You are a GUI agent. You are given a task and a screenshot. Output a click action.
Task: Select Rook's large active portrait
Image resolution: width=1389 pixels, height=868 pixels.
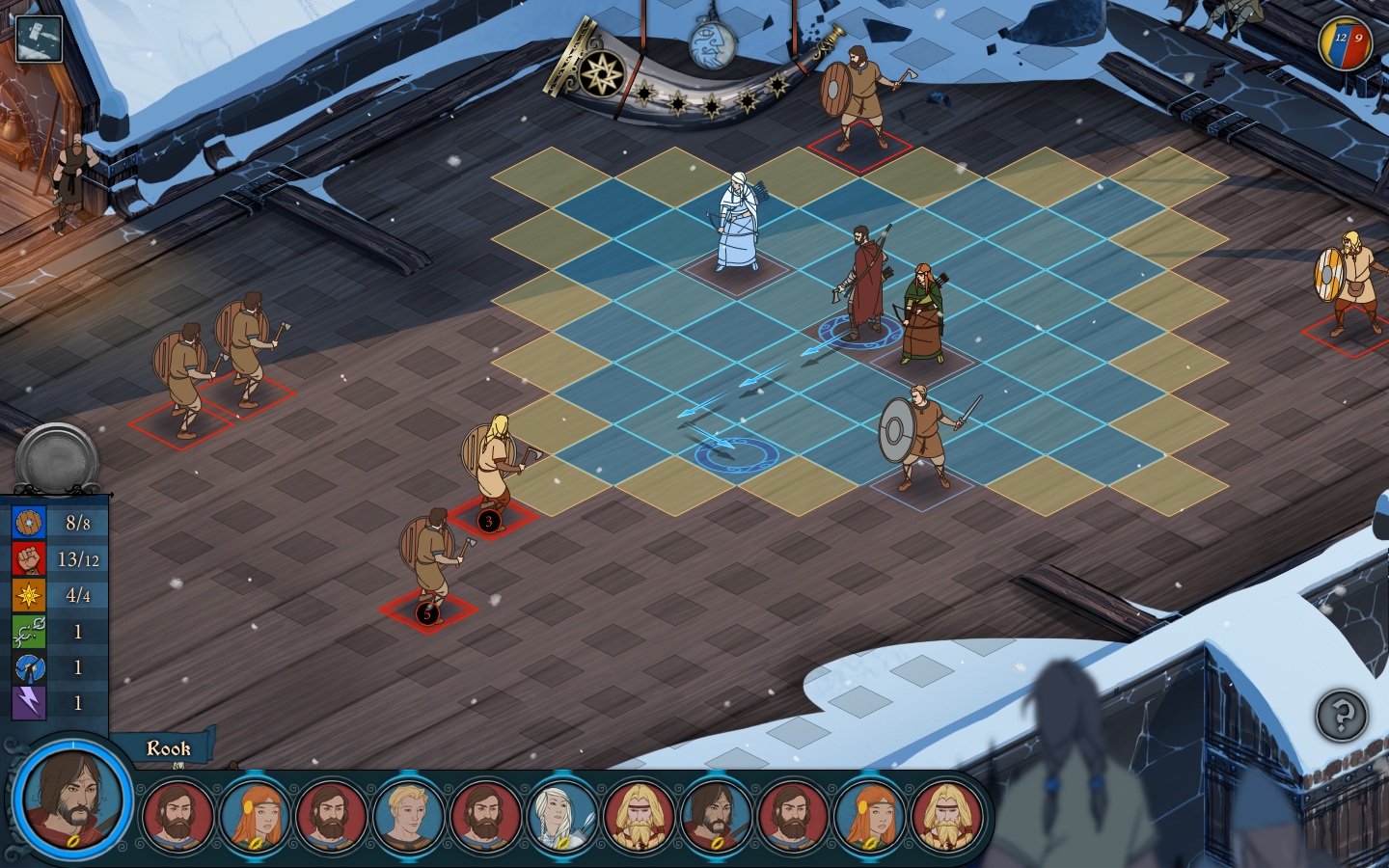pos(72,800)
